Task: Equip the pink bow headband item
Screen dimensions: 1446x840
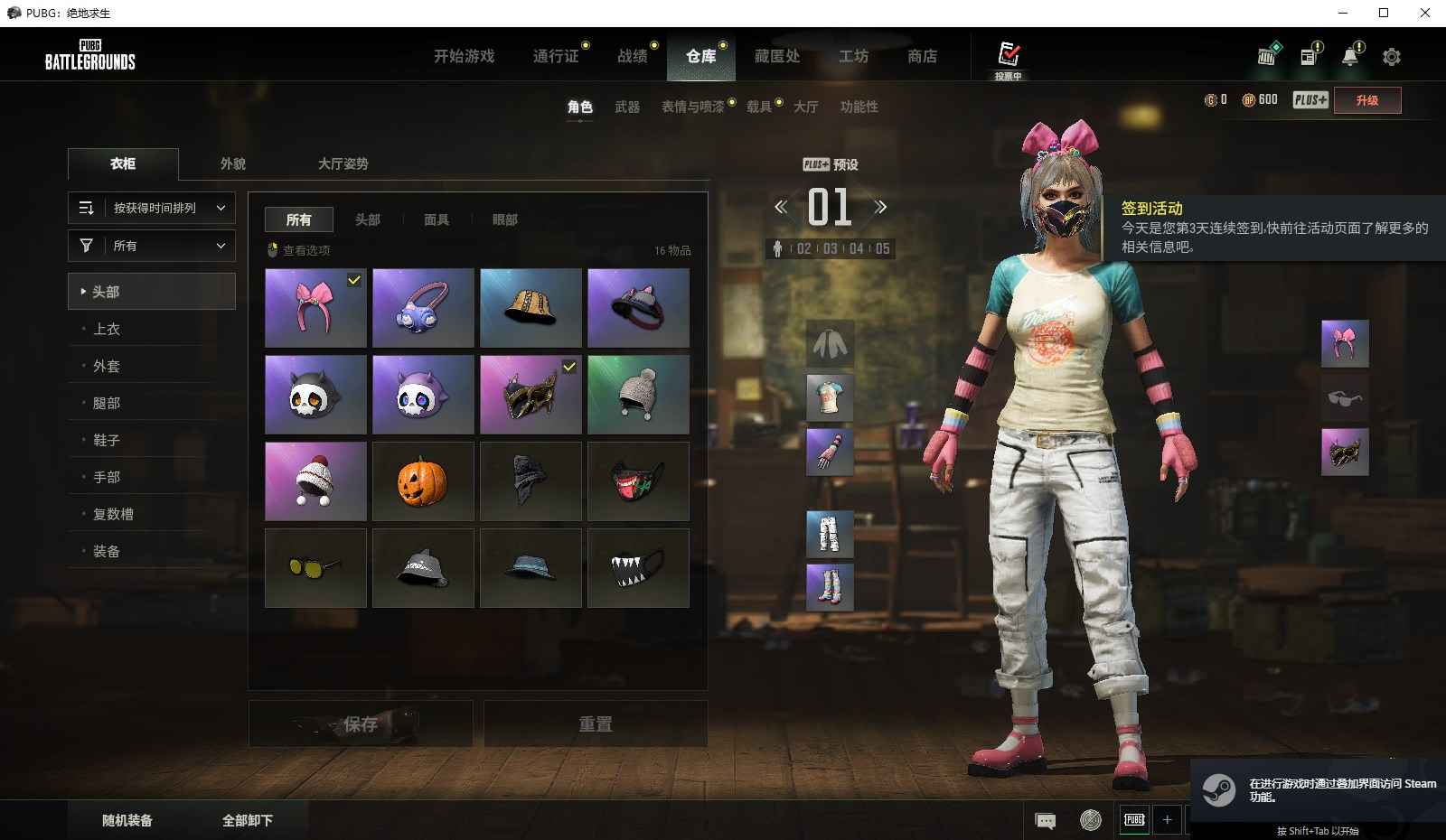Action: [315, 308]
